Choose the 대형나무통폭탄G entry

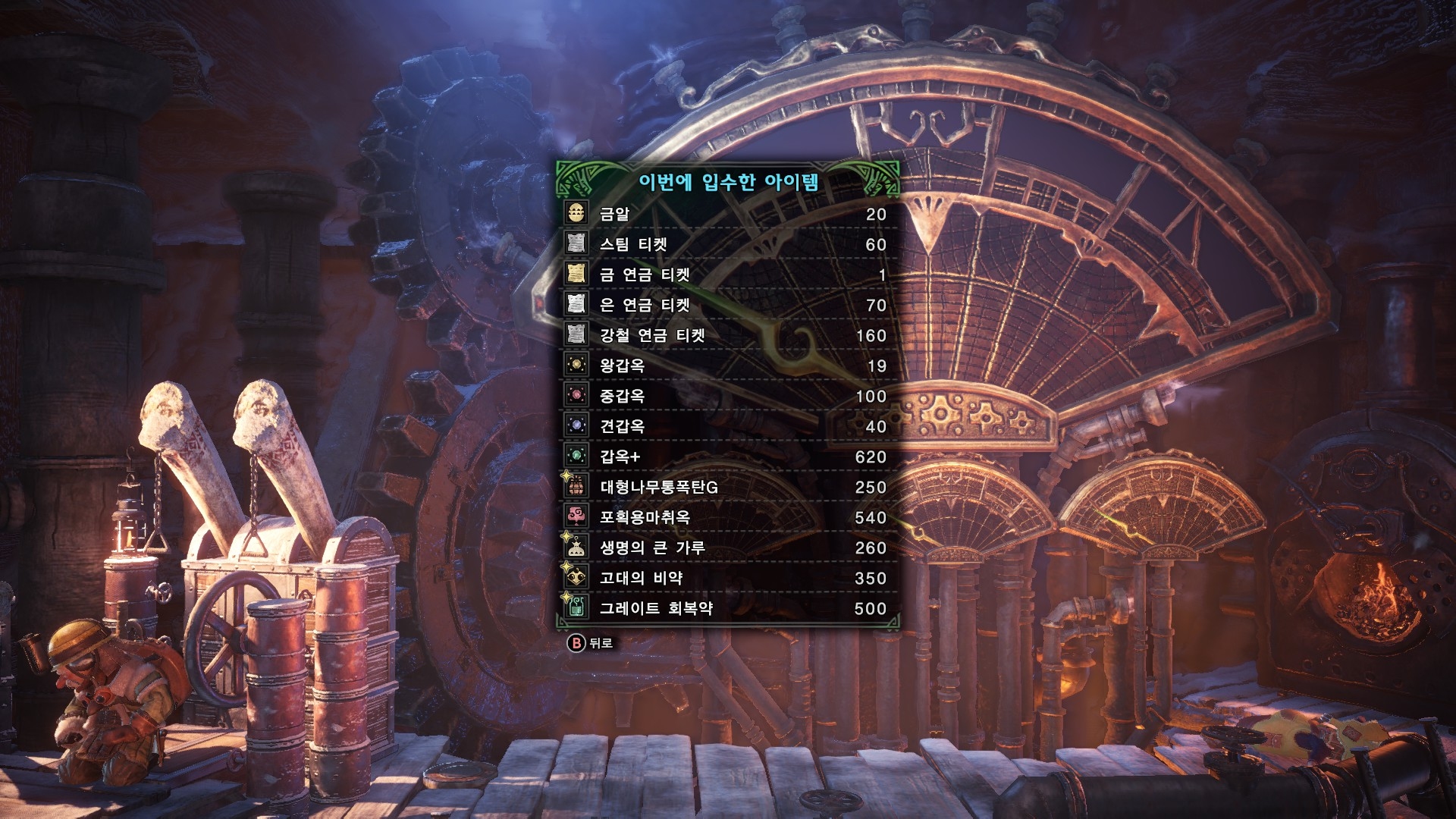pyautogui.click(x=726, y=487)
